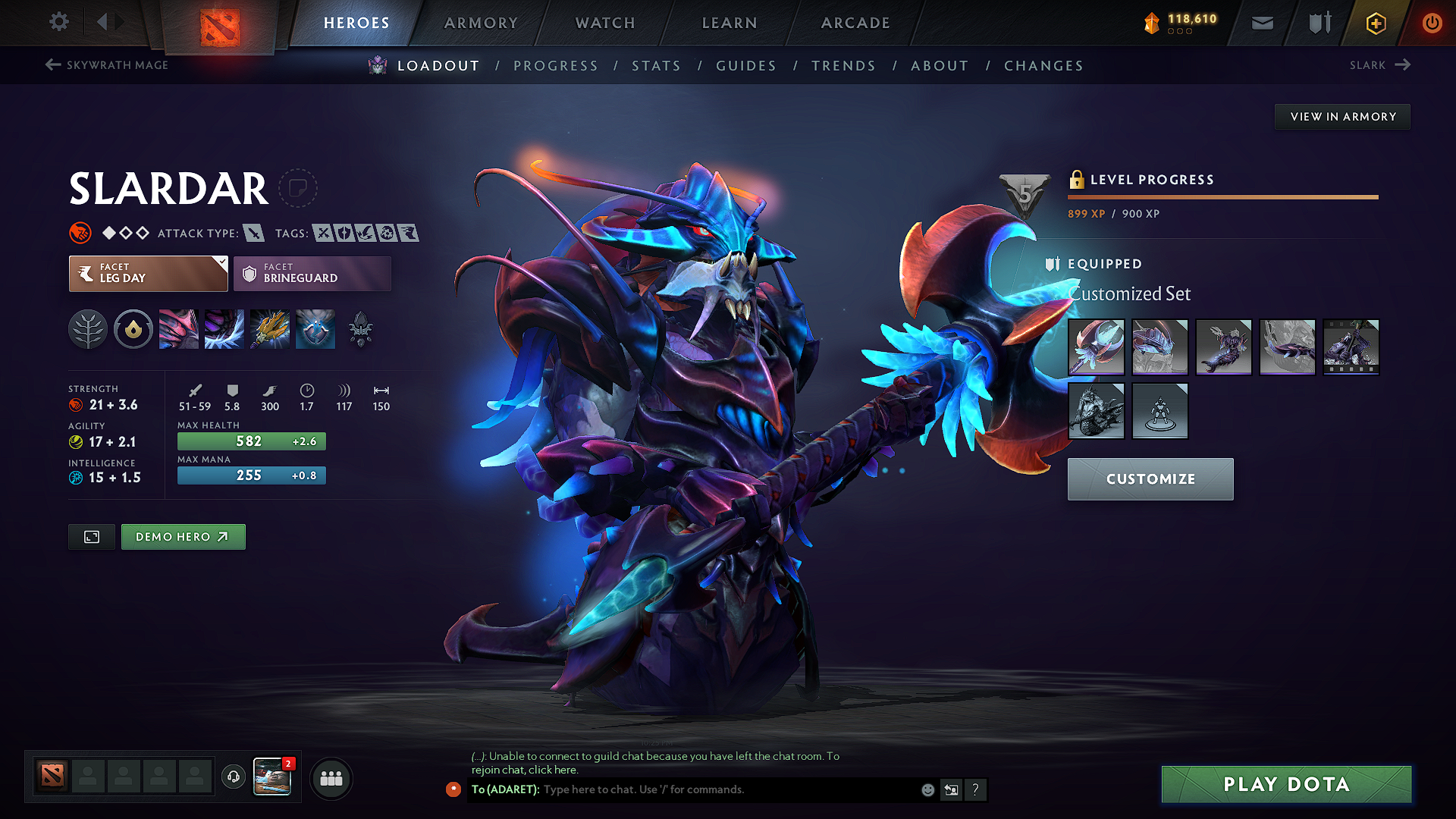Select the Brineguard facet option
This screenshot has width=1456, height=819.
pyautogui.click(x=312, y=273)
